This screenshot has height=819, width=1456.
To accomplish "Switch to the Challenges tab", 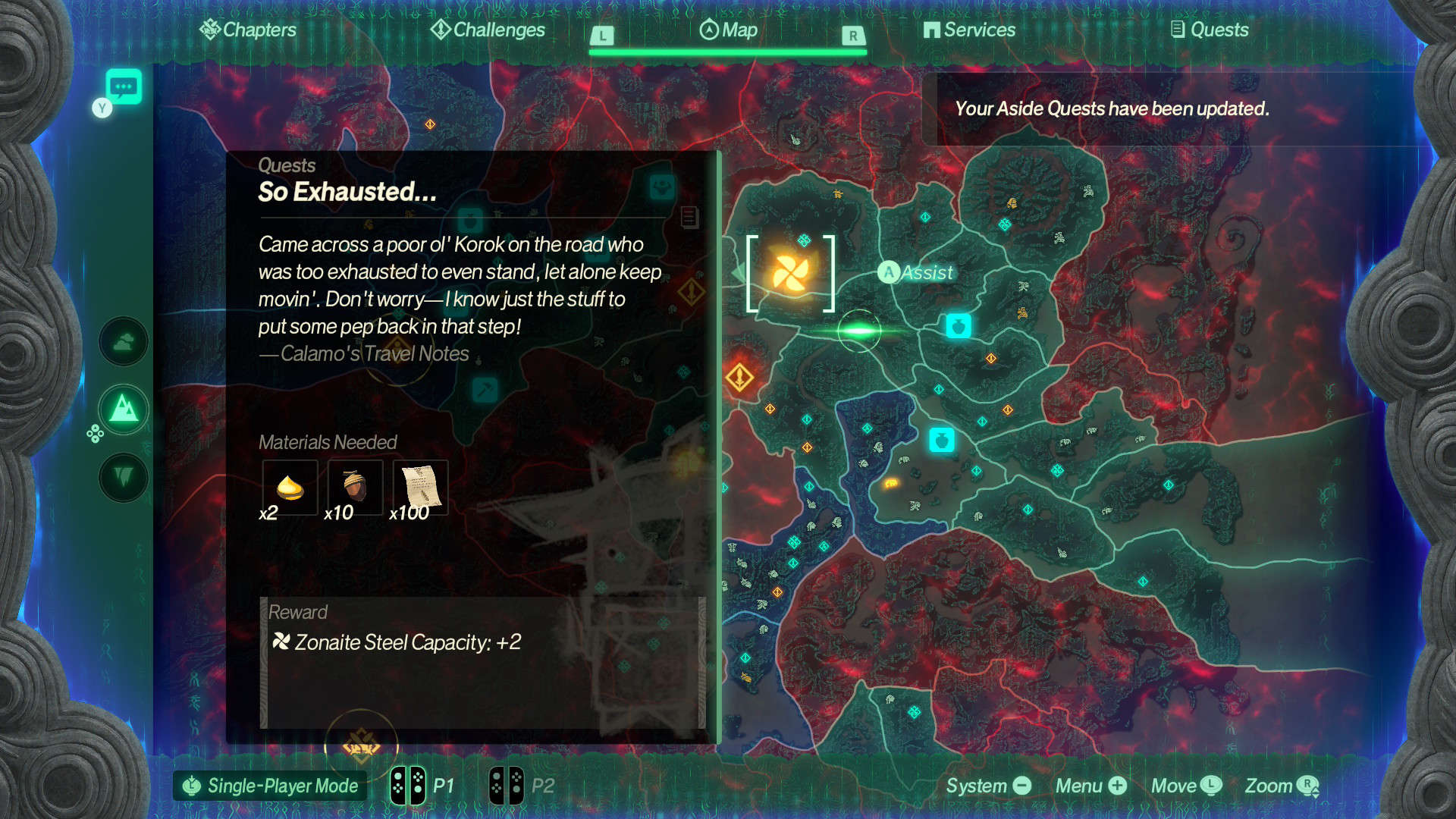I will 488,30.
